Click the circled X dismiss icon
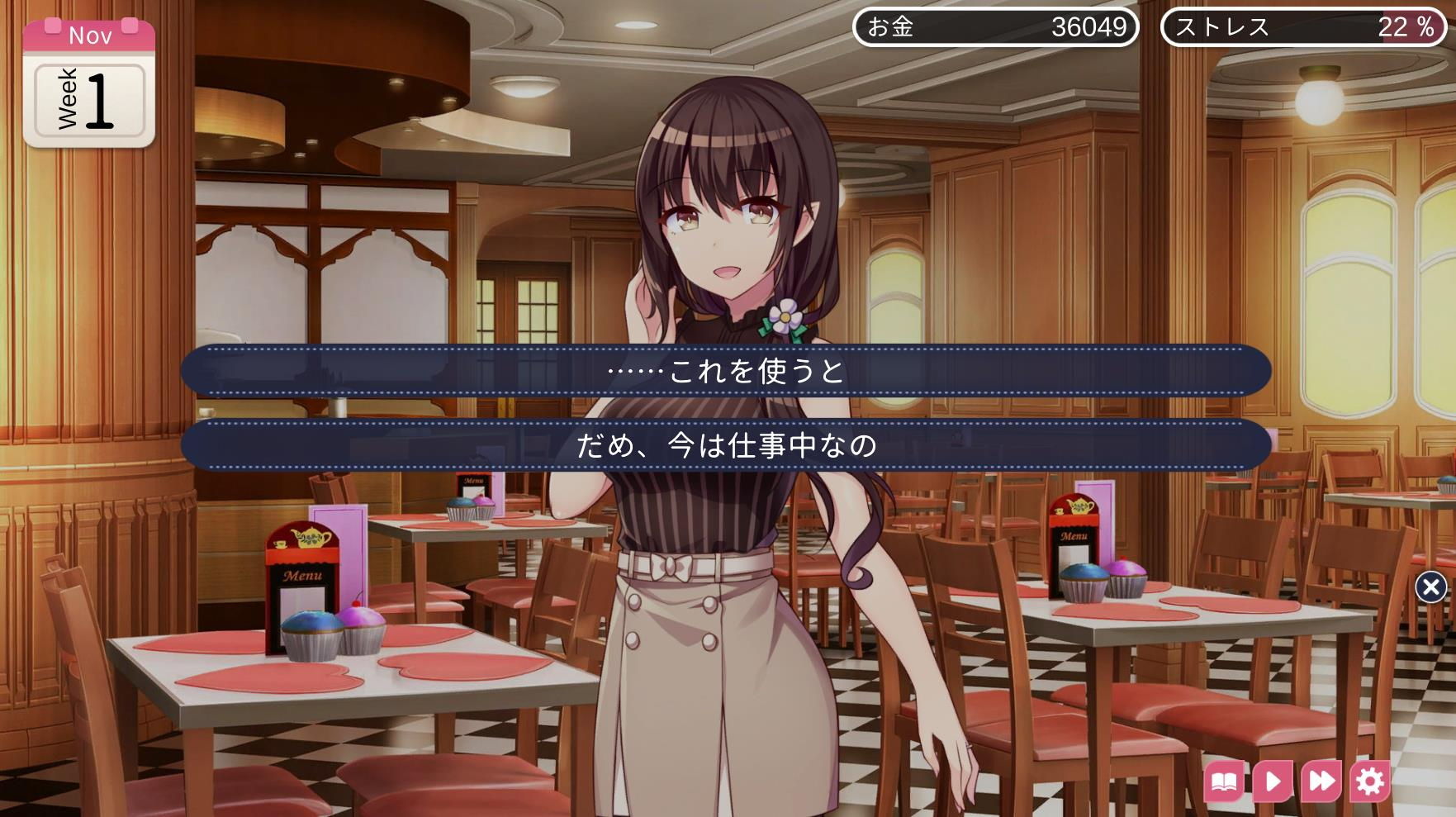Image resolution: width=1456 pixels, height=817 pixels. pyautogui.click(x=1430, y=585)
